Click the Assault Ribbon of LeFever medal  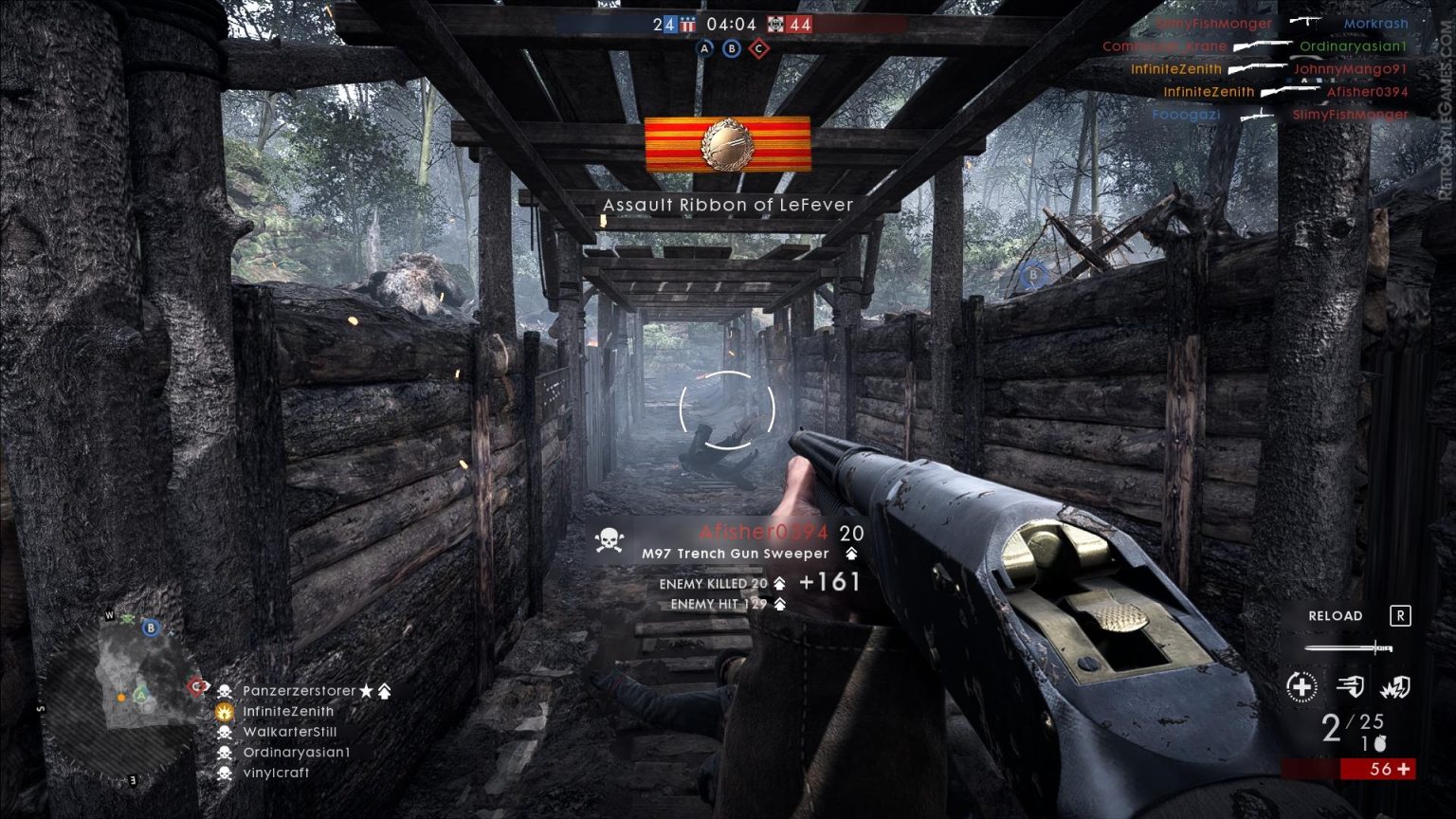(x=727, y=144)
